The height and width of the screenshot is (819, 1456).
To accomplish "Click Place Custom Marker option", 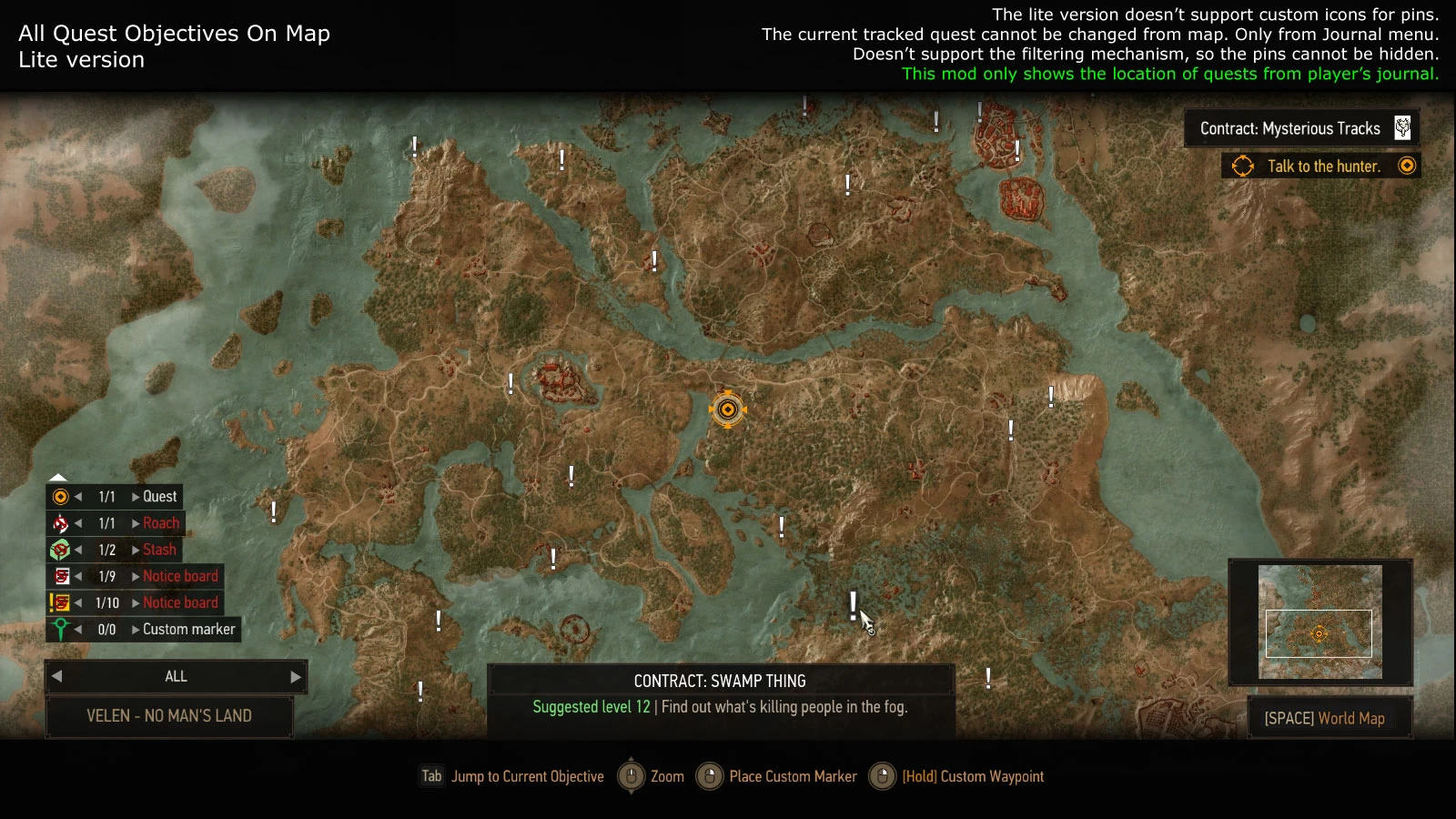I will click(791, 776).
